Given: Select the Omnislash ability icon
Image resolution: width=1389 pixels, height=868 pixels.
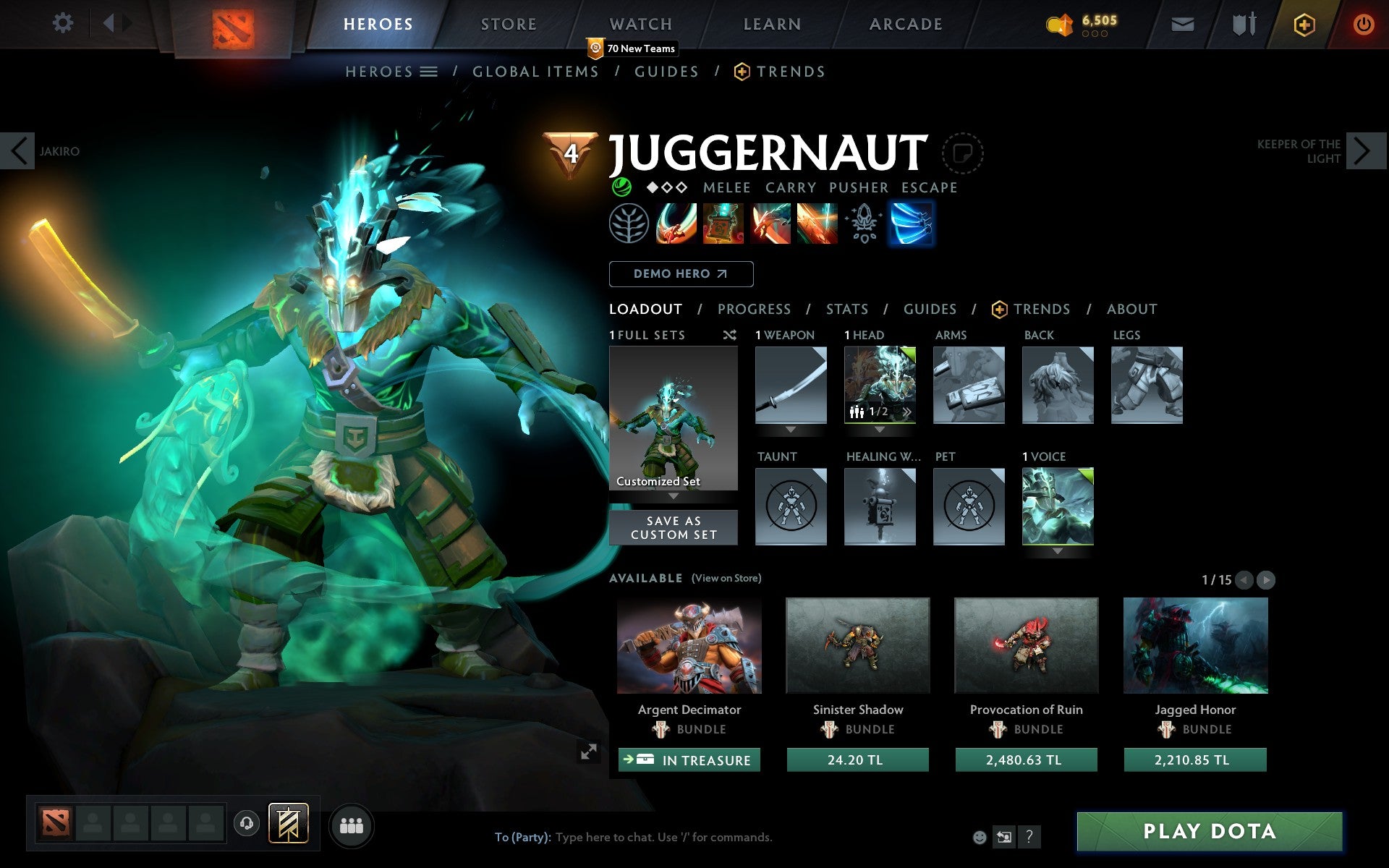Looking at the screenshot, I should pos(817,224).
